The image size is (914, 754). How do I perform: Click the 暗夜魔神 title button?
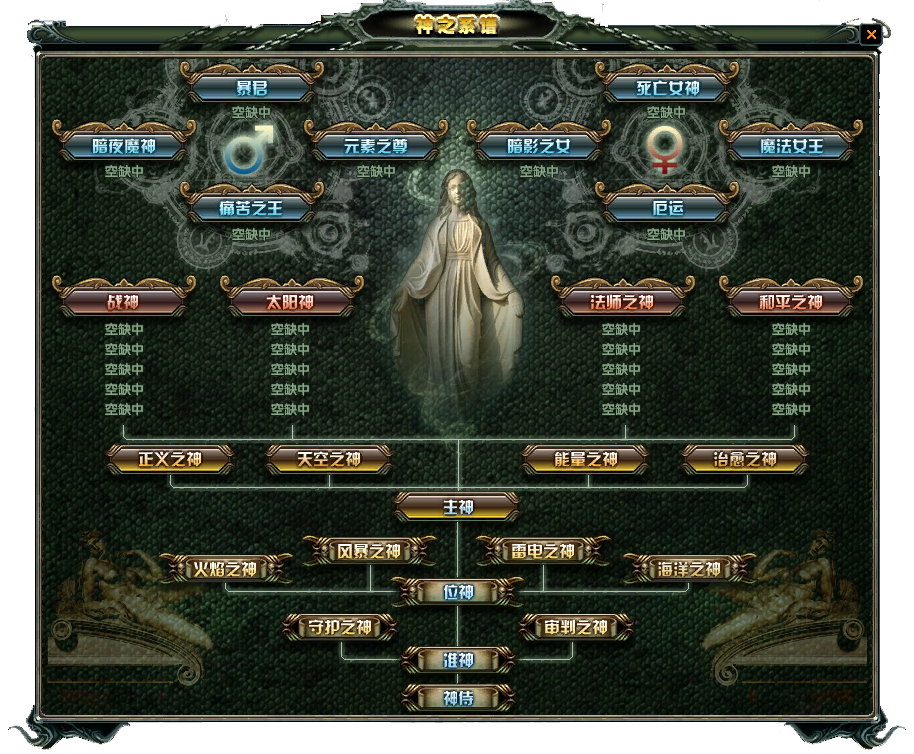[125, 146]
